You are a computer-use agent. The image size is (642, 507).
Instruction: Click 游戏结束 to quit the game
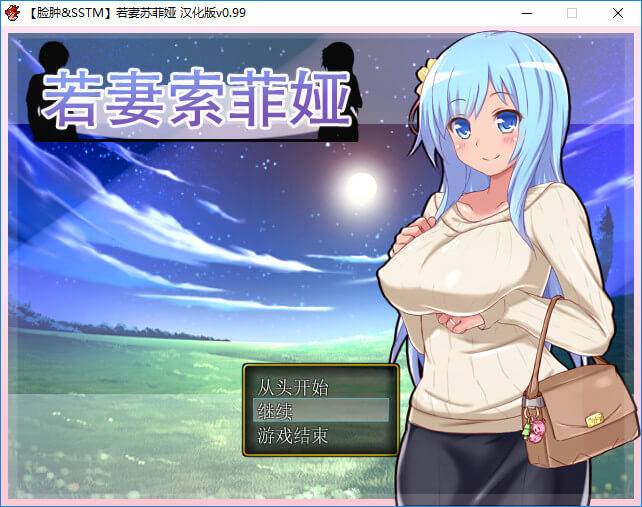pos(293,435)
